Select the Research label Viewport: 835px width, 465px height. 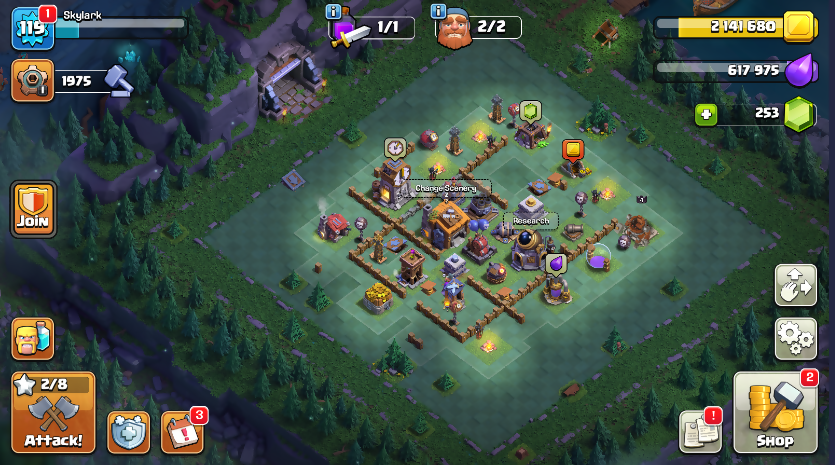pyautogui.click(x=531, y=220)
